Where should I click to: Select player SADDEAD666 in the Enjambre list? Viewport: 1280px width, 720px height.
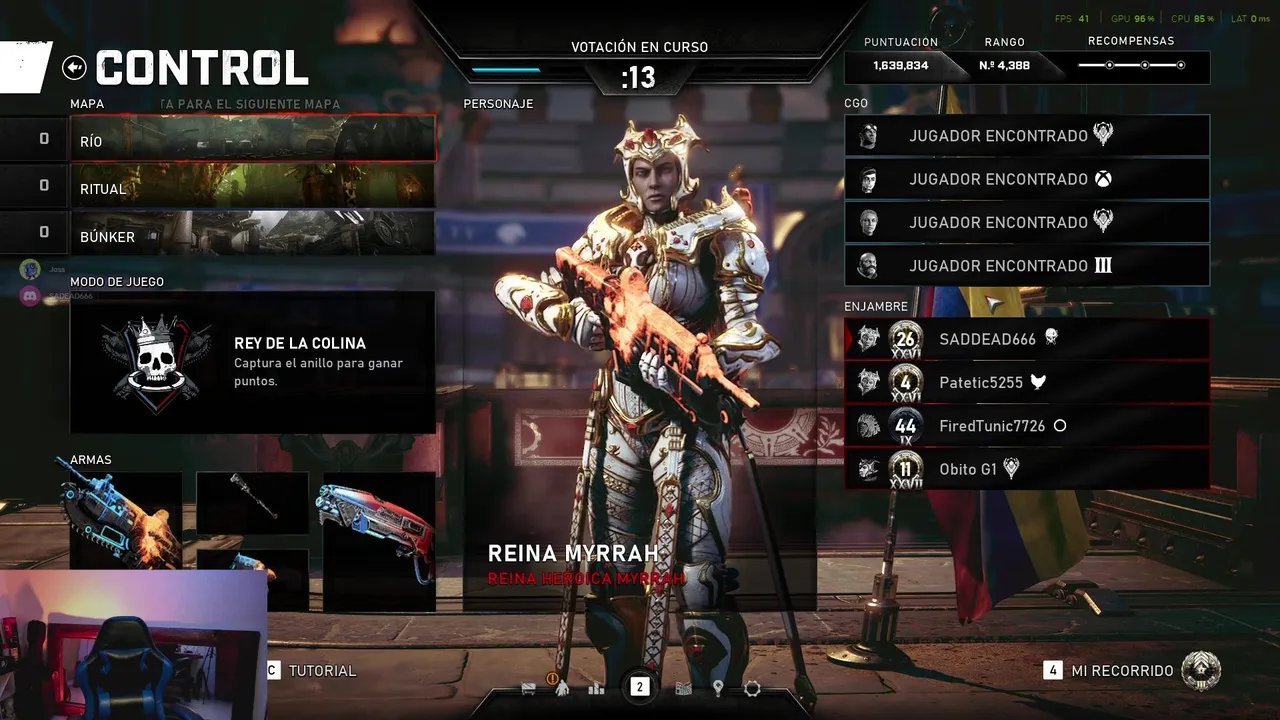tap(1027, 339)
